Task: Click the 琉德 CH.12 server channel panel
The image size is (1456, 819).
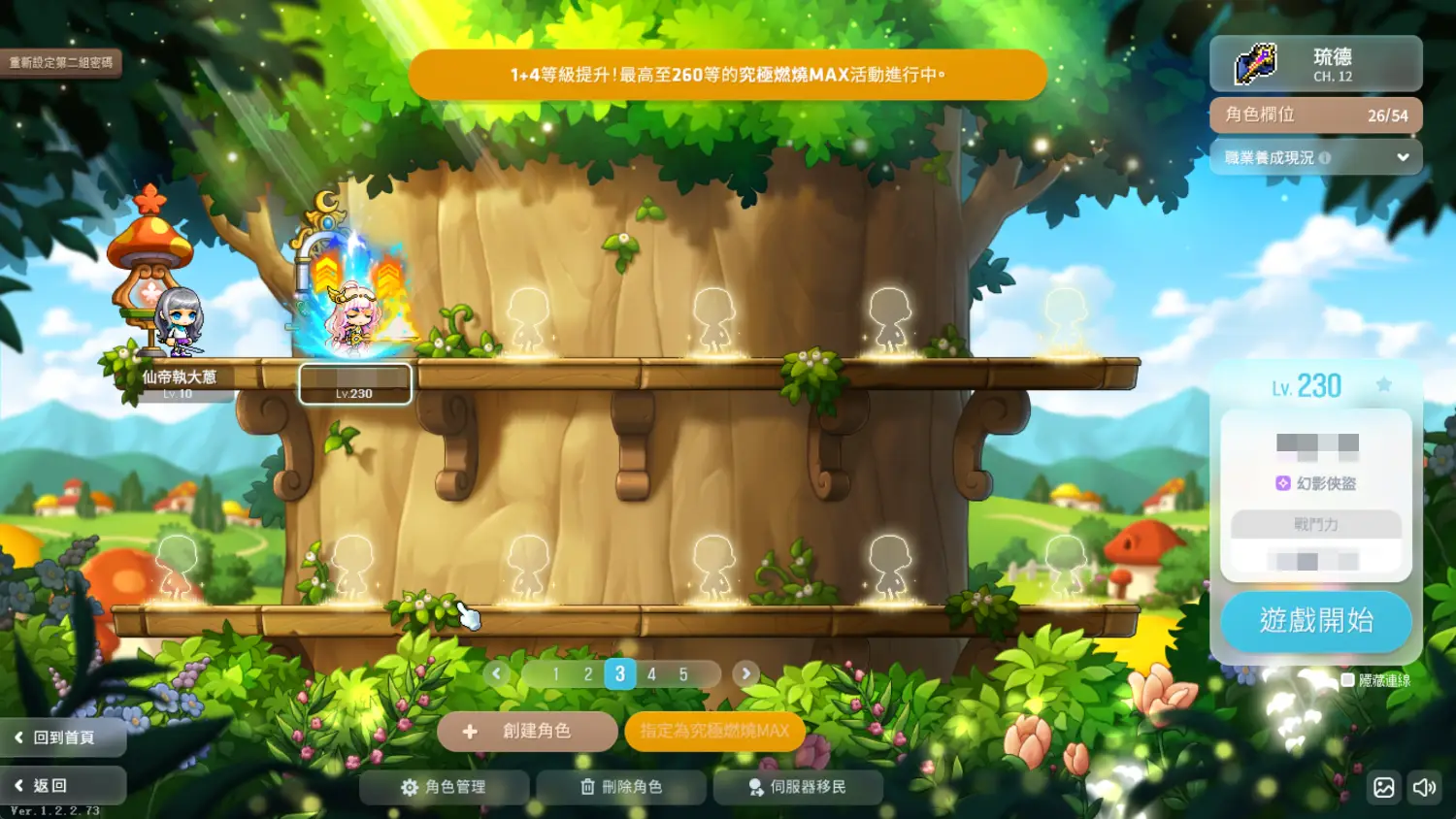Action: (x=1315, y=64)
